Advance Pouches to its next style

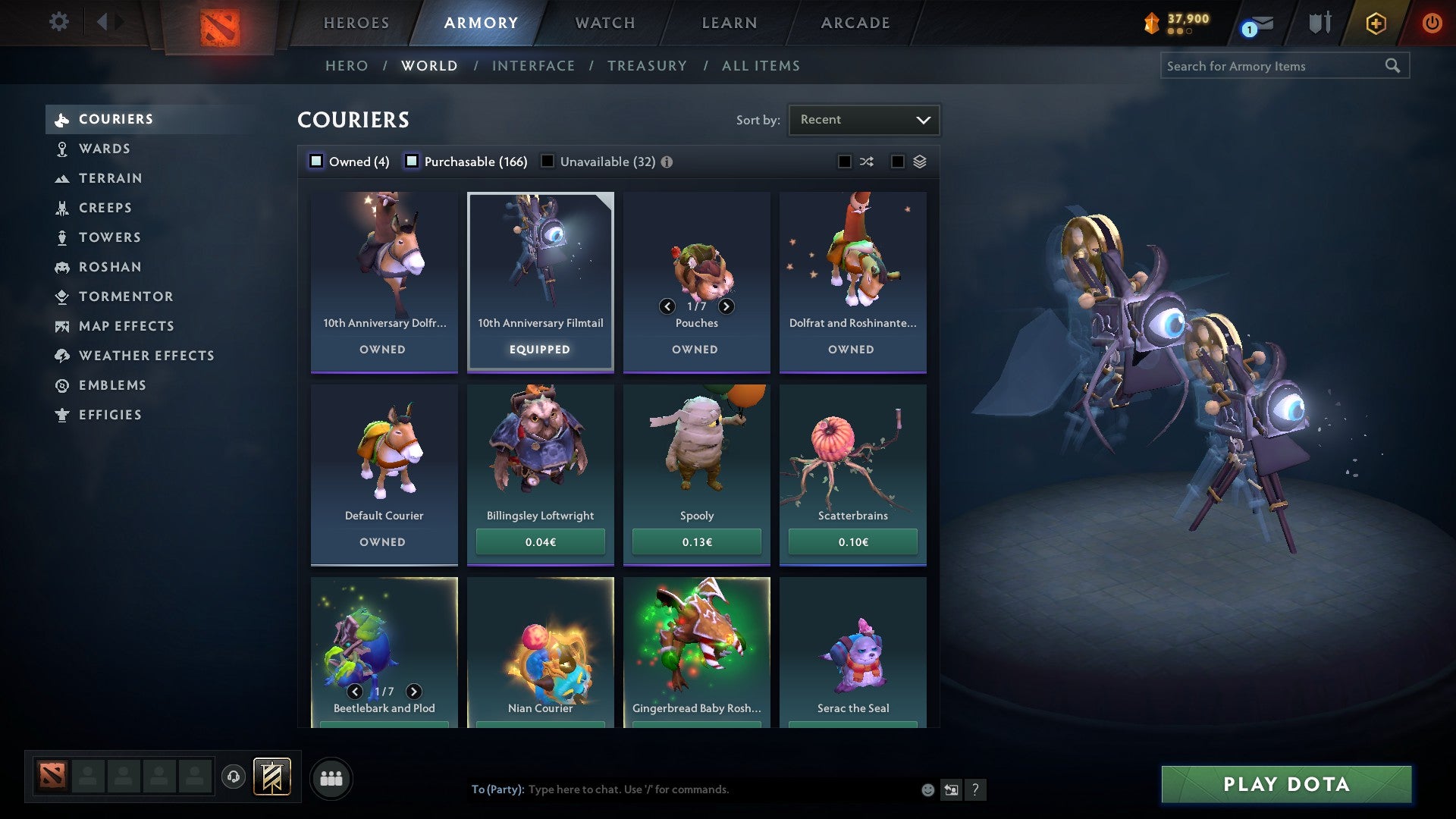726,306
